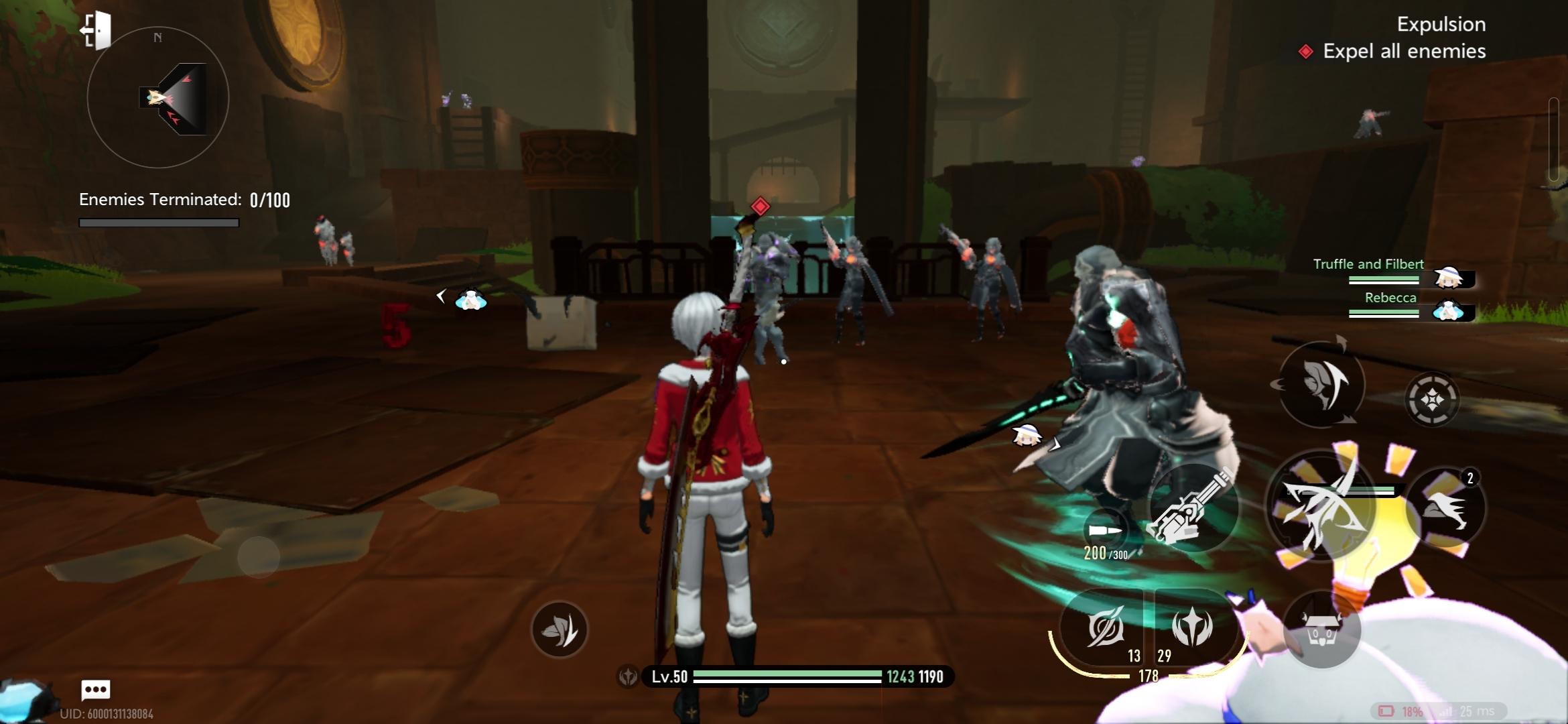1568x724 pixels.
Task: Open the chat speech-bubble icon
Action: tap(95, 689)
